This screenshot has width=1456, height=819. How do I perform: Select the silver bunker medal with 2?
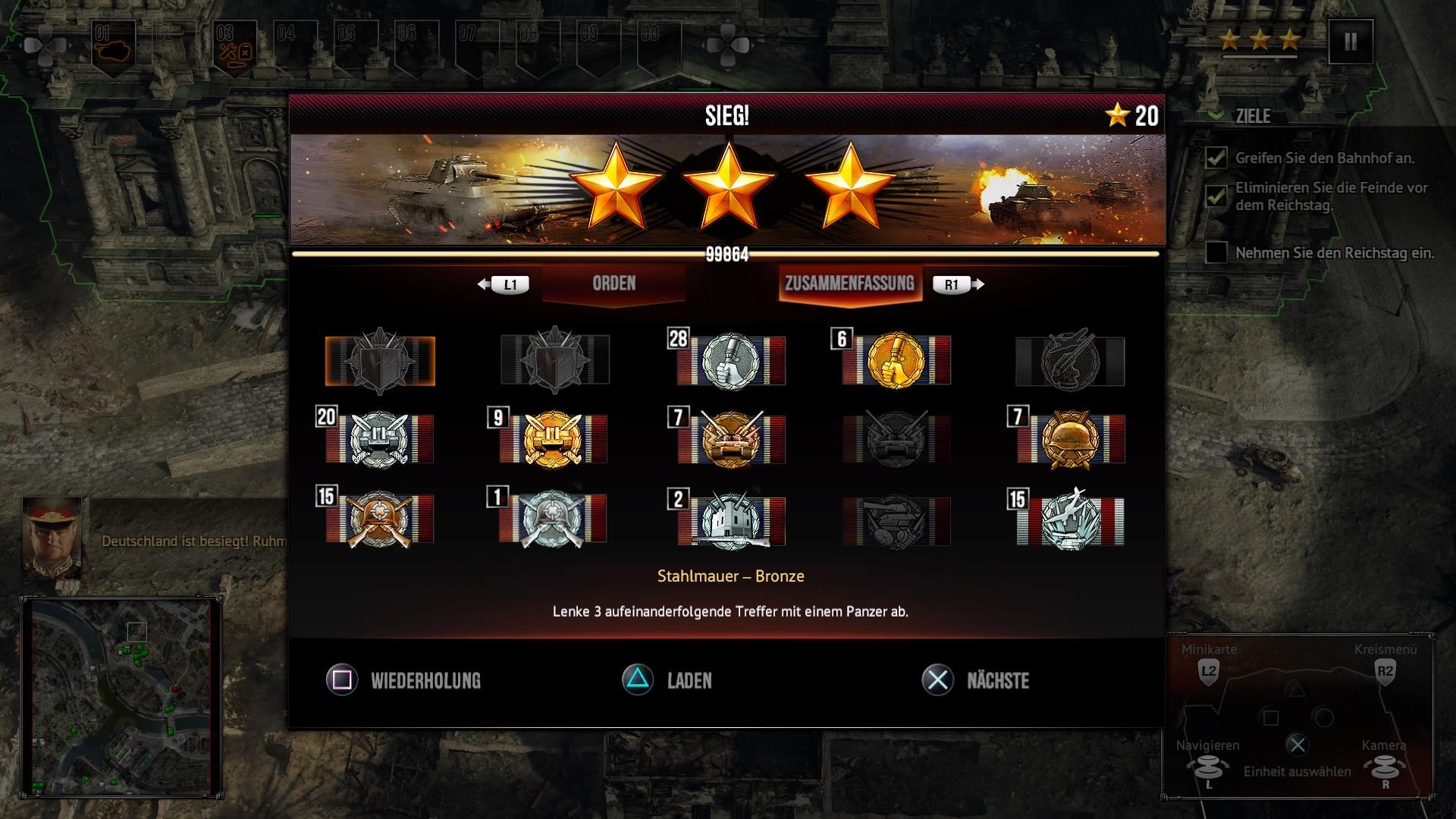click(x=731, y=519)
